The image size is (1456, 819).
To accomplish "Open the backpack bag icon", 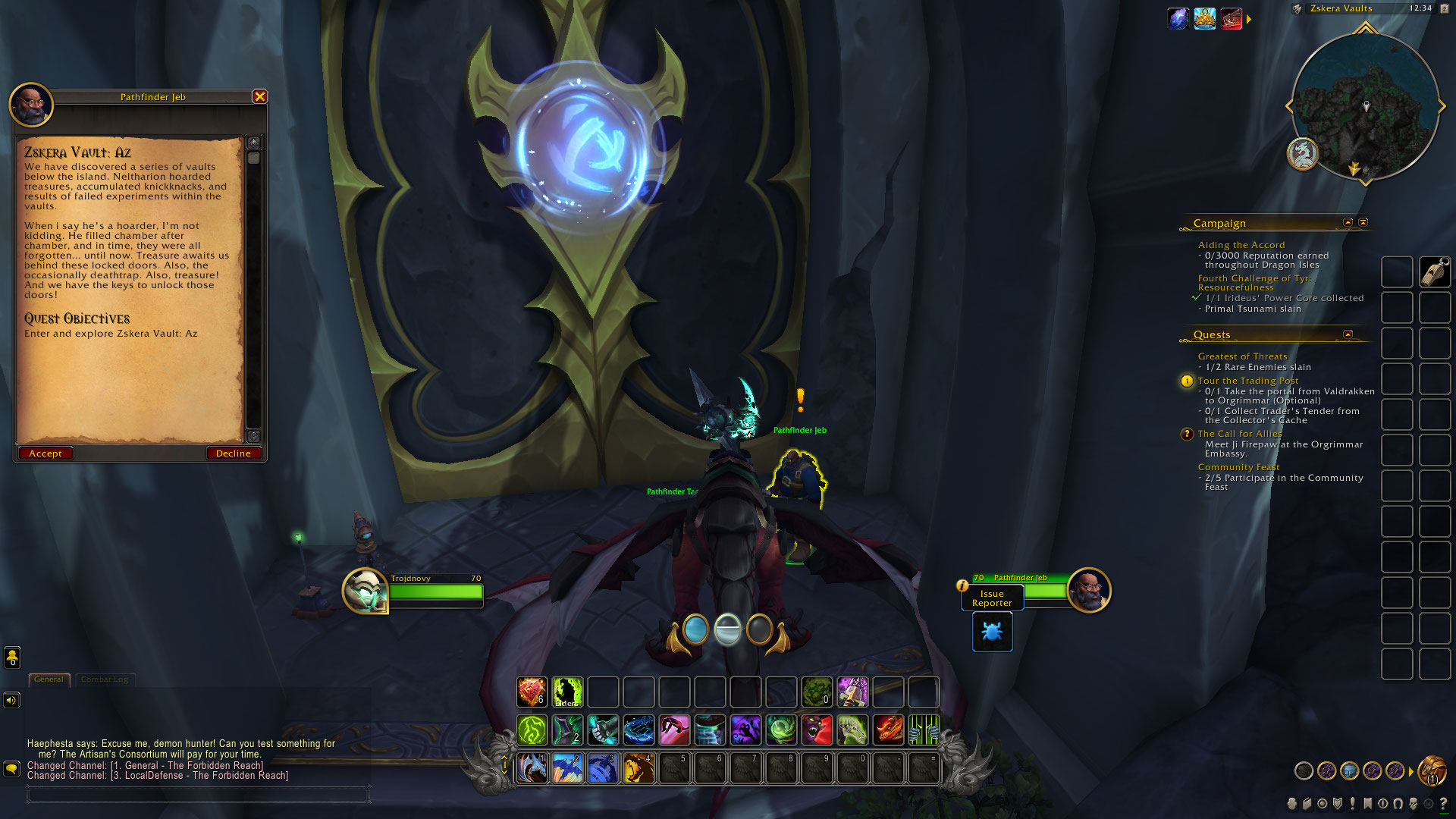I will click(1432, 771).
